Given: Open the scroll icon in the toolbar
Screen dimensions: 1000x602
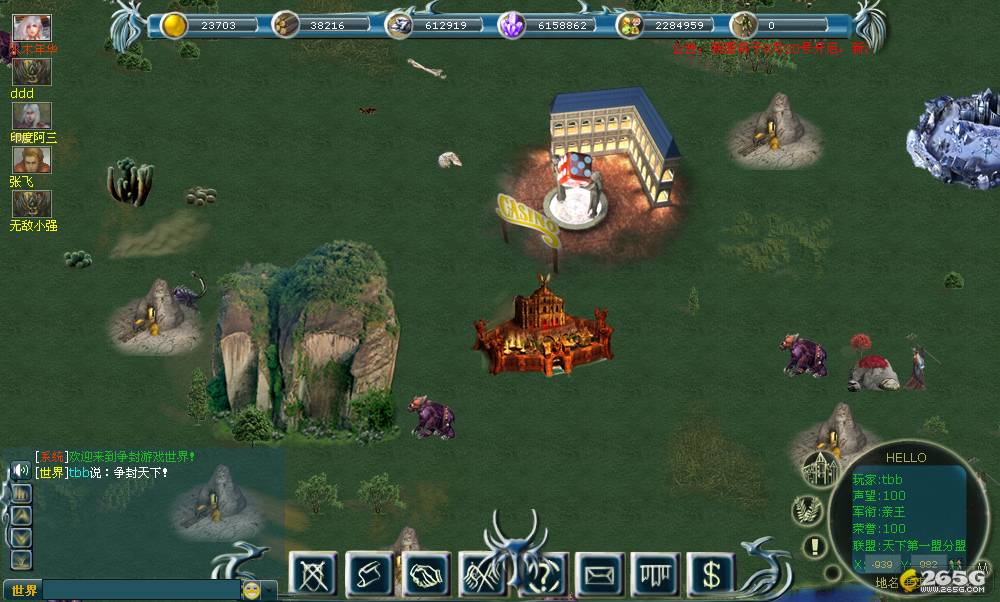Looking at the screenshot, I should click(369, 574).
